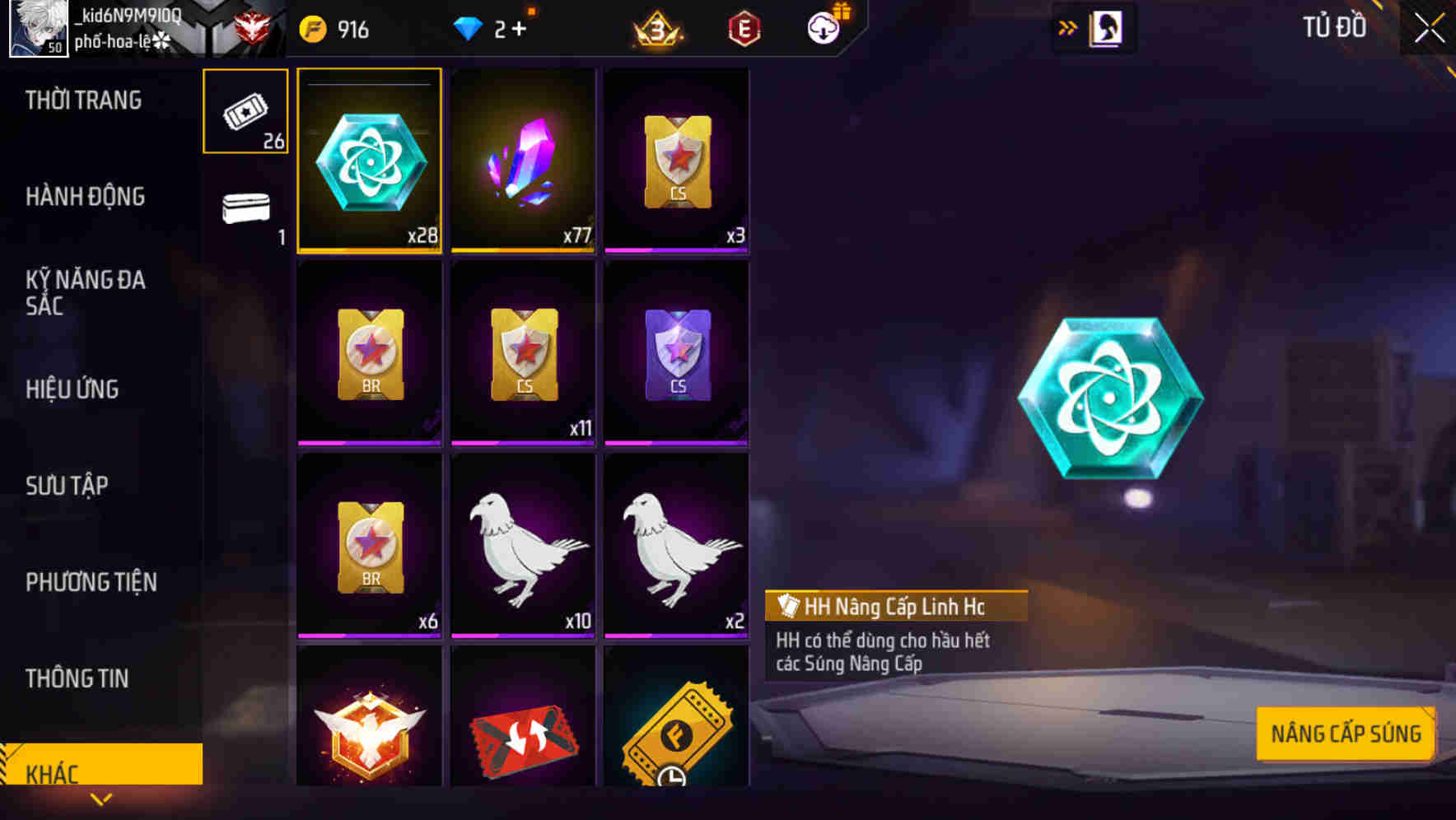Screen dimensions: 1456x820
Task: Switch to the THỜI TRANG category
Action: 82,100
